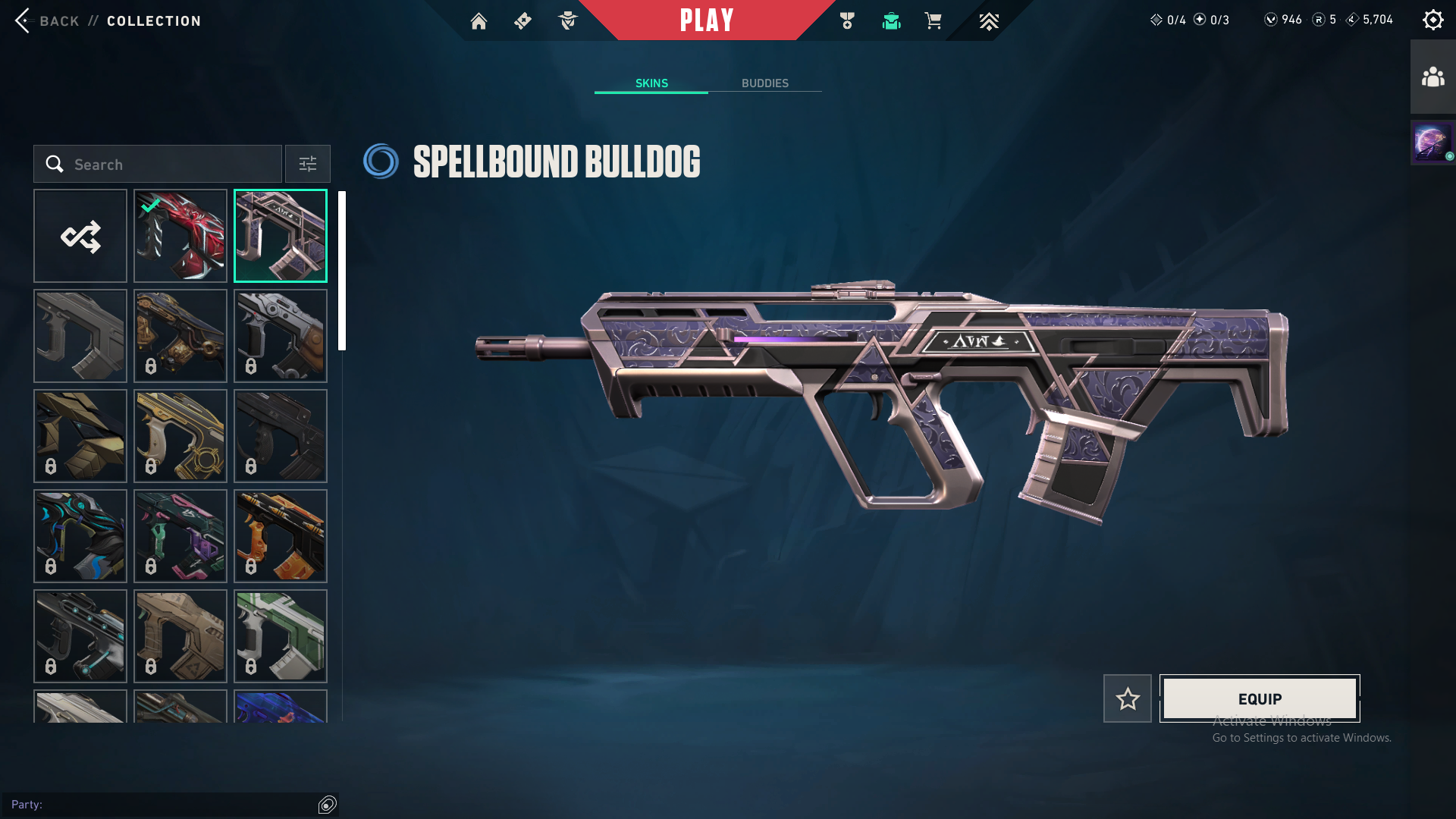Open the party chat icon
The height and width of the screenshot is (819, 1456).
tap(328, 805)
